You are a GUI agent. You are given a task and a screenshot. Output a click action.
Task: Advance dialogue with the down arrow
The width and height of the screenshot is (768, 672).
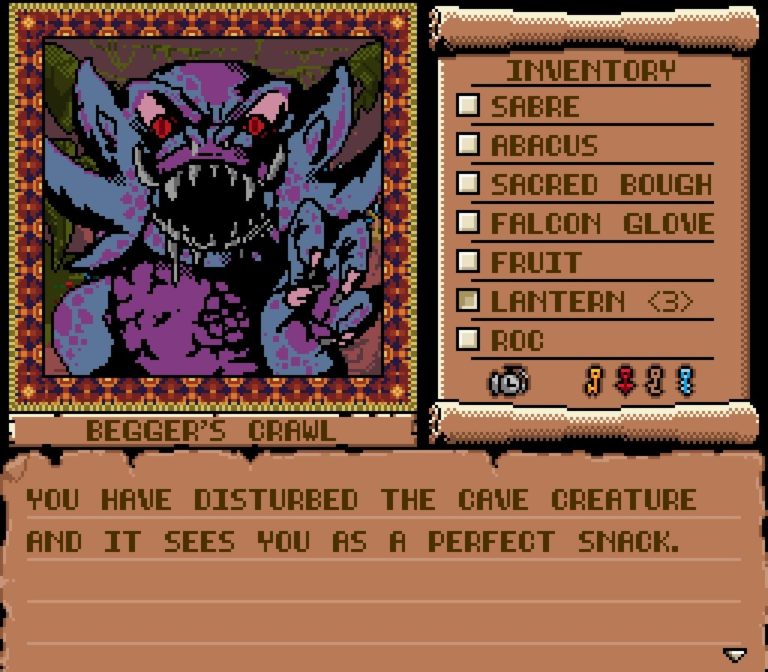click(735, 655)
